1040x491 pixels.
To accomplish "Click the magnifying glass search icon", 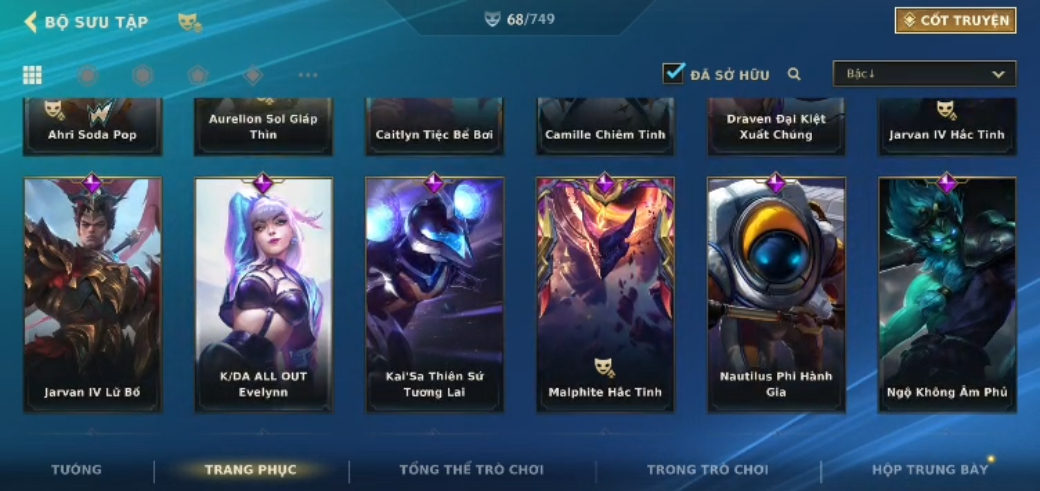I will tap(794, 74).
